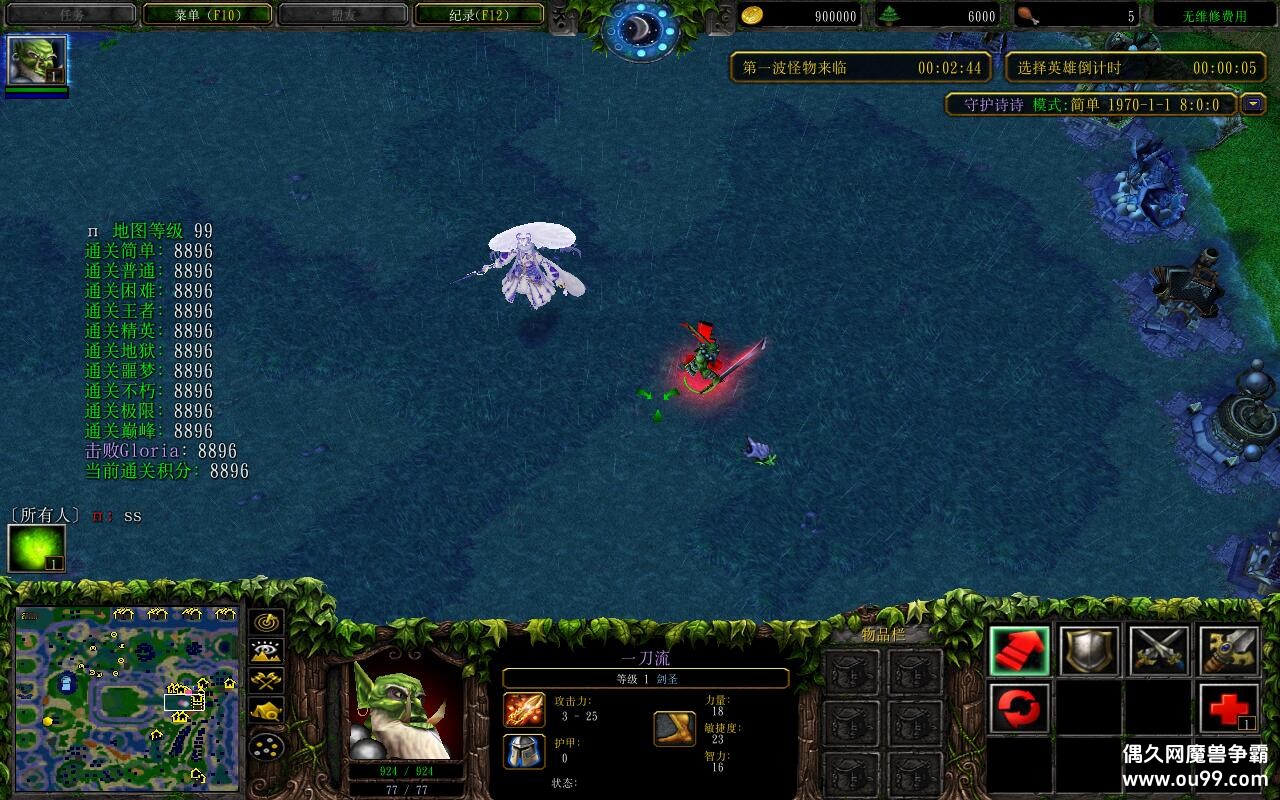Viewport: 1280px width, 800px height.
Task: Select the green orc hero icon
Action: (x=38, y=61)
